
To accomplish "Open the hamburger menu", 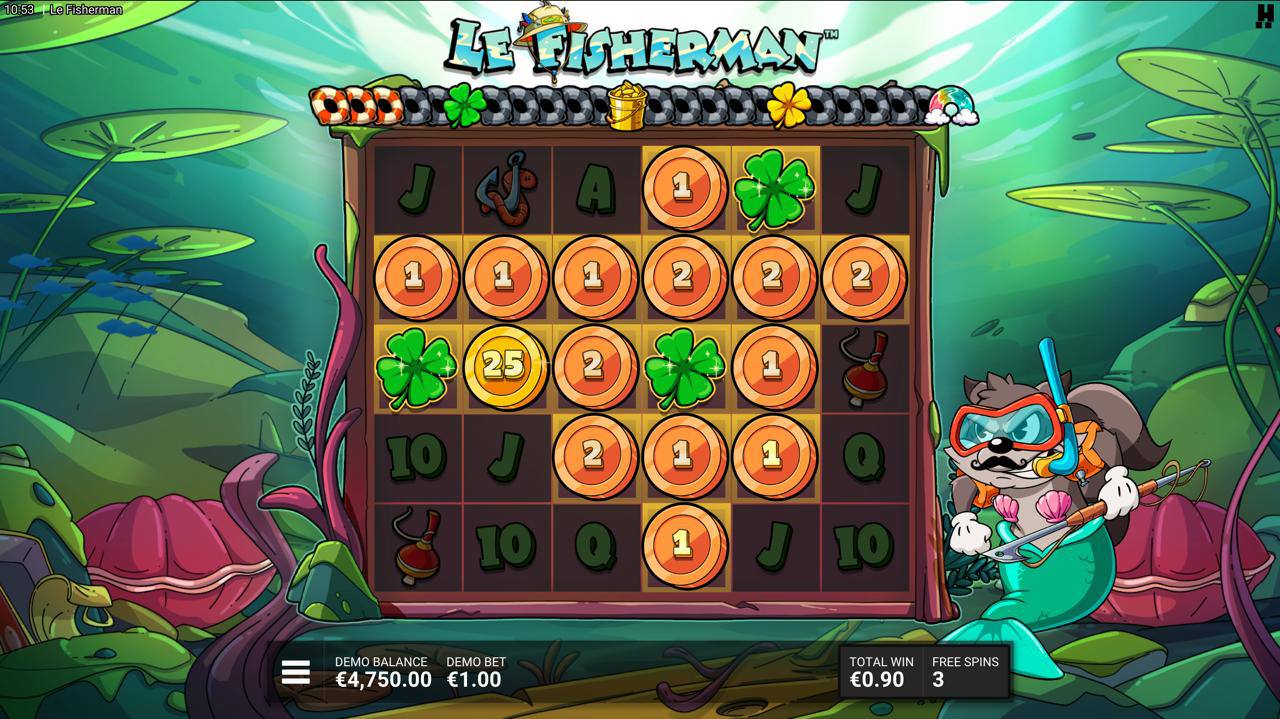I will click(x=296, y=672).
